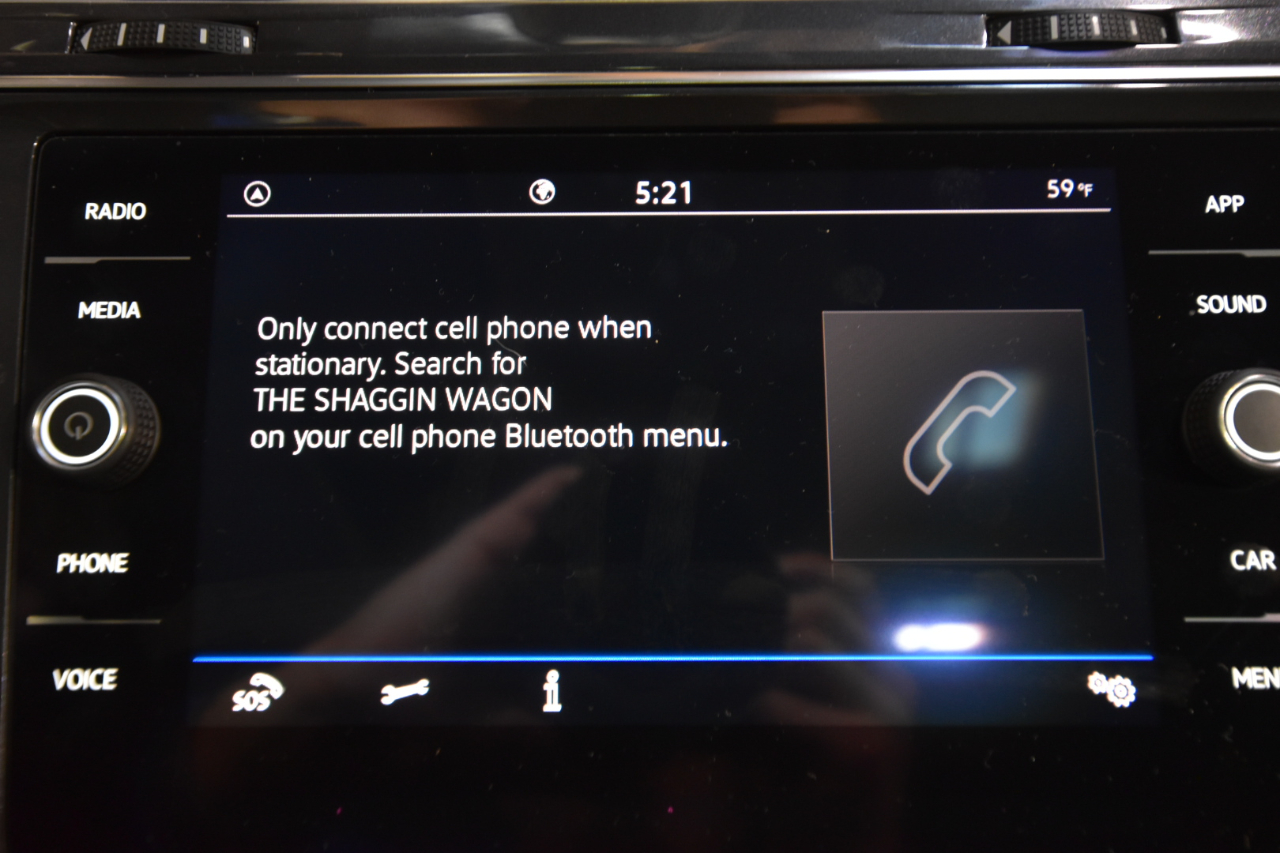Switch to the MEDIA source
The image size is (1280, 853).
tap(109, 310)
